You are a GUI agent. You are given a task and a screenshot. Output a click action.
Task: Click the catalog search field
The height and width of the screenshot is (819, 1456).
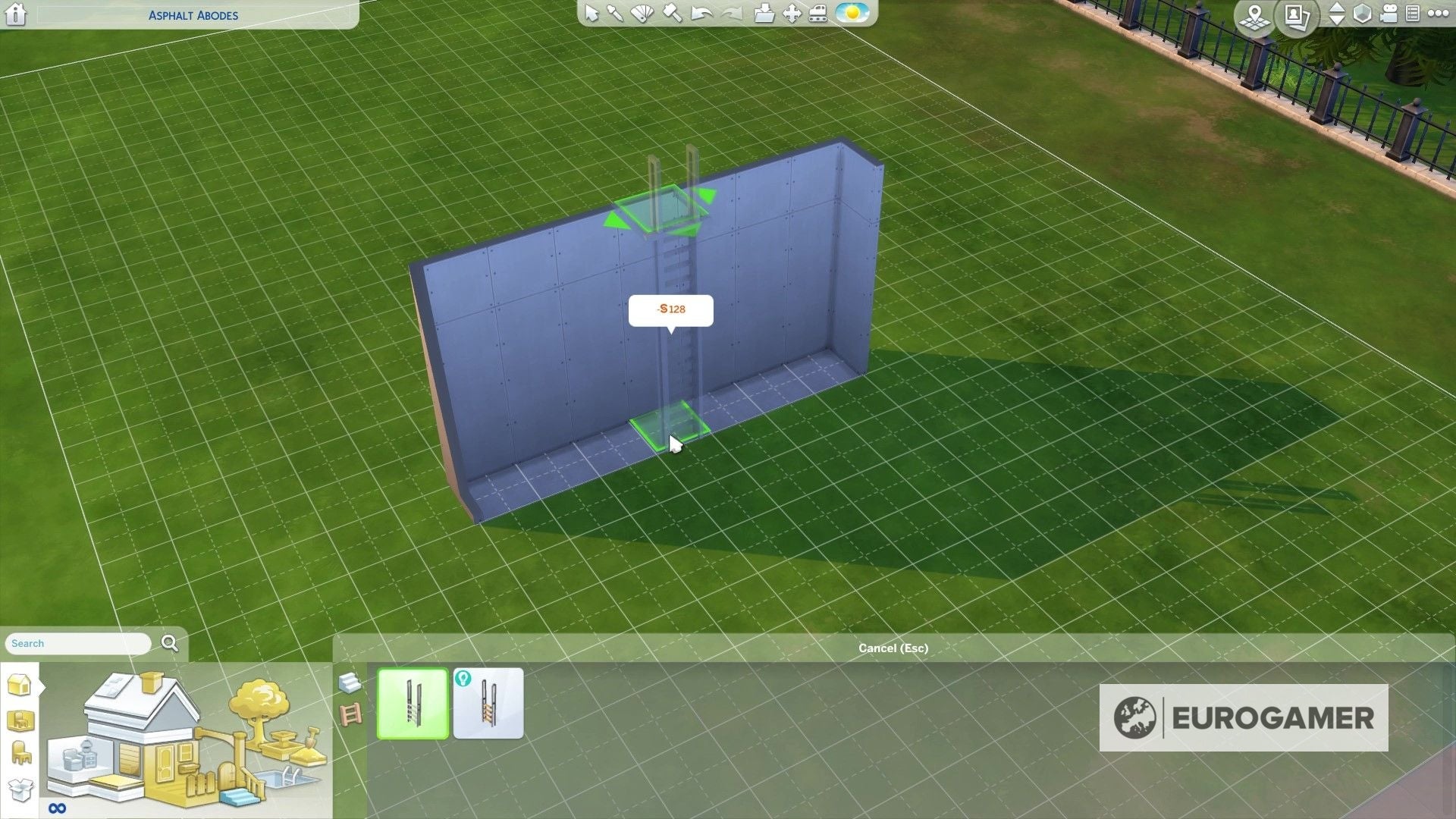(x=76, y=643)
